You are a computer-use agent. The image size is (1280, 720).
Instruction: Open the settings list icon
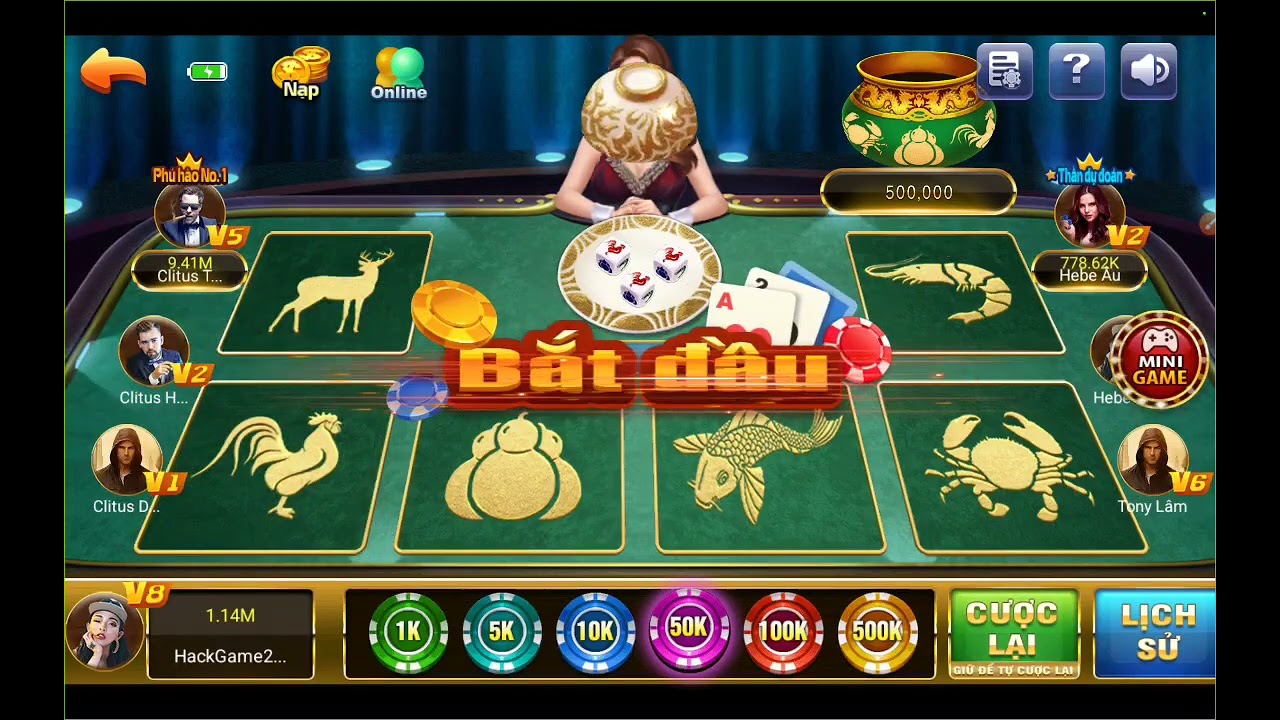1004,71
